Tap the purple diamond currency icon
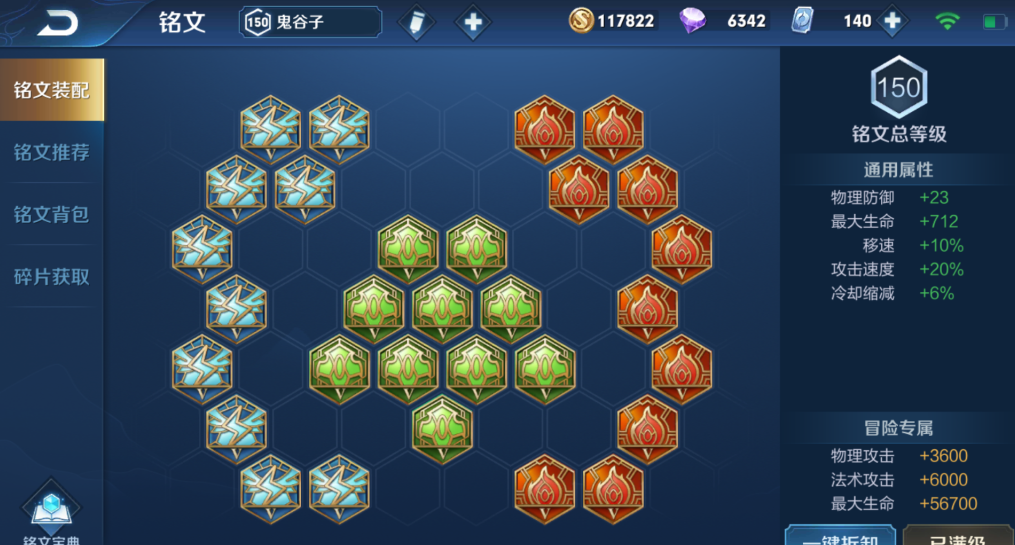Screen dimensions: 1015x545 [x=692, y=21]
